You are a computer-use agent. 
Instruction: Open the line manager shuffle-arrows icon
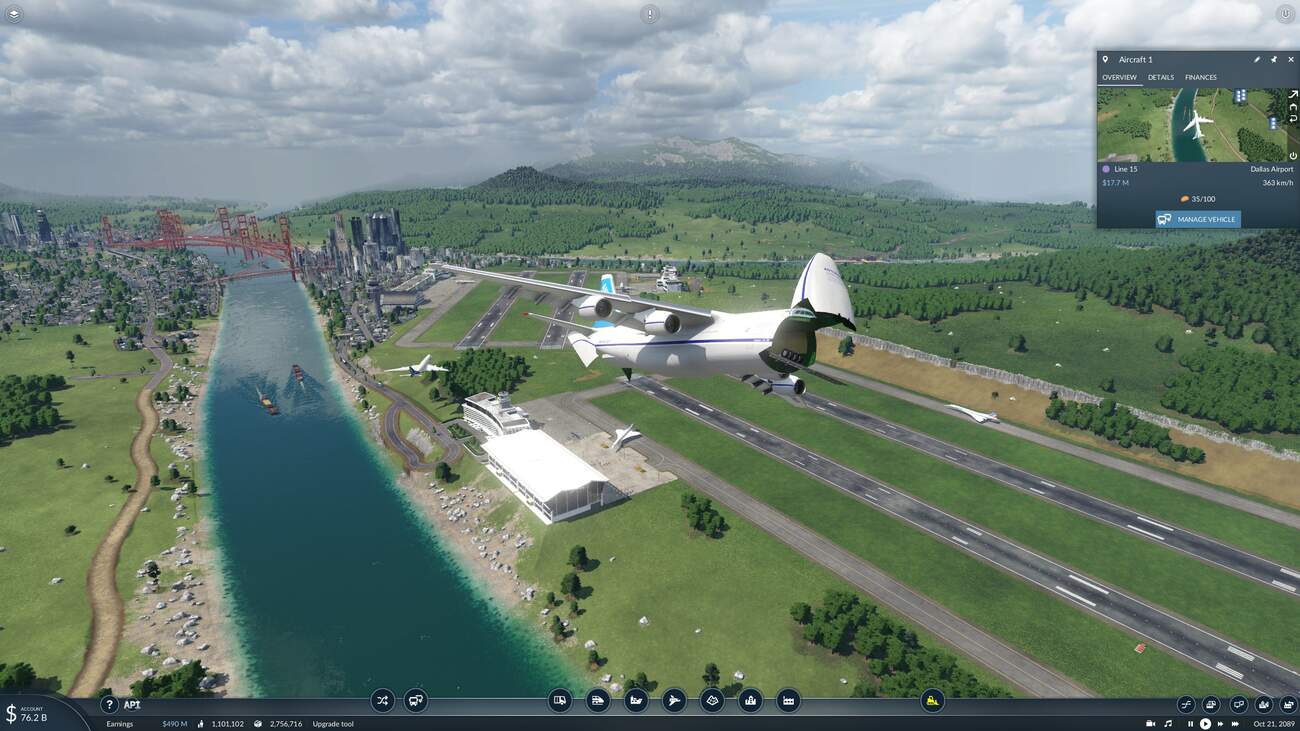coord(382,701)
